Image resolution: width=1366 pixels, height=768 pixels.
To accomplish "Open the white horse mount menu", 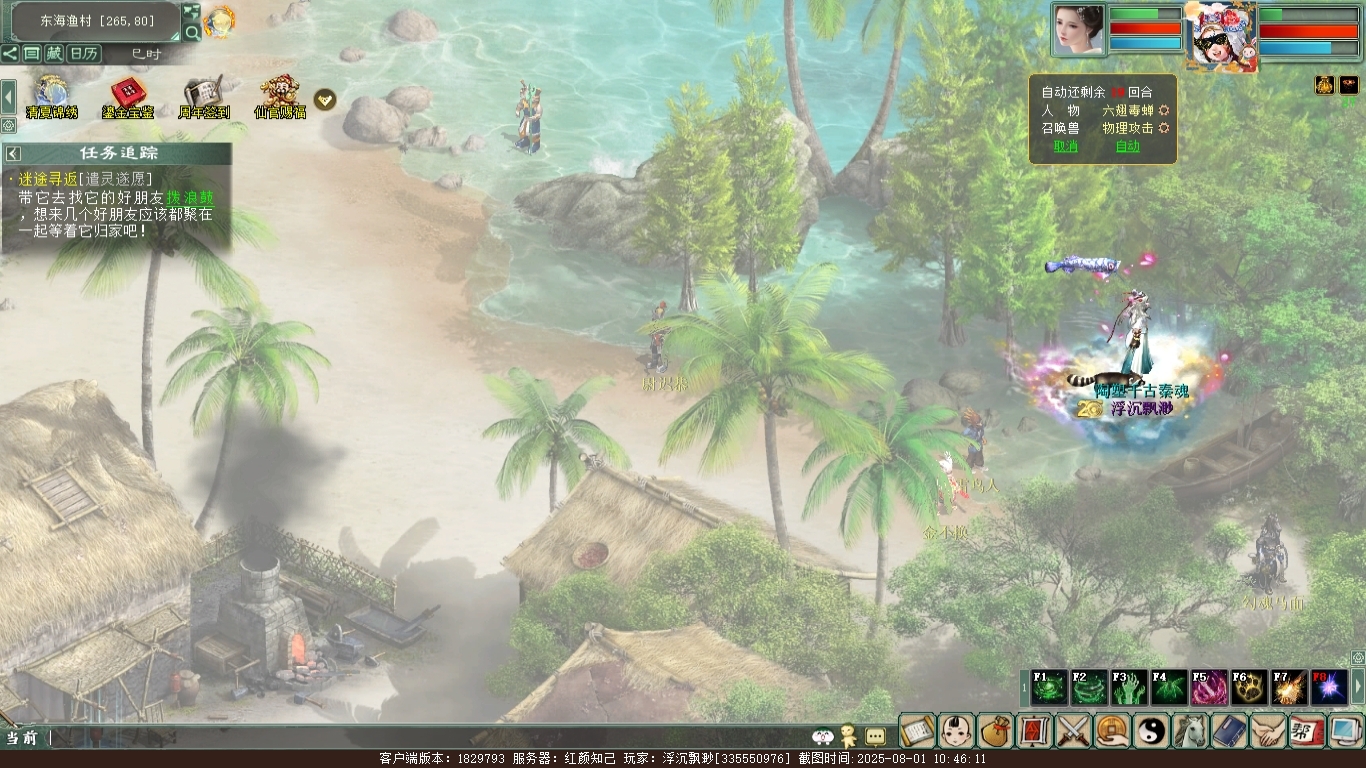I will click(x=1191, y=731).
